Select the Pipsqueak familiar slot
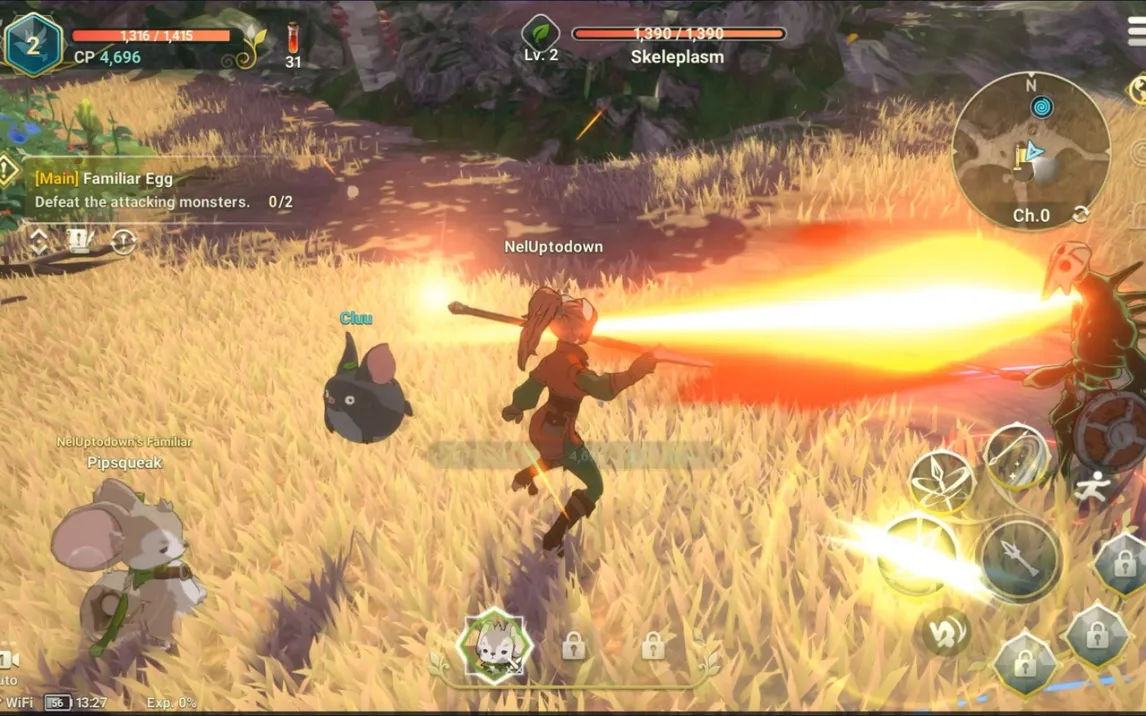Image resolution: width=1146 pixels, height=716 pixels. (494, 646)
